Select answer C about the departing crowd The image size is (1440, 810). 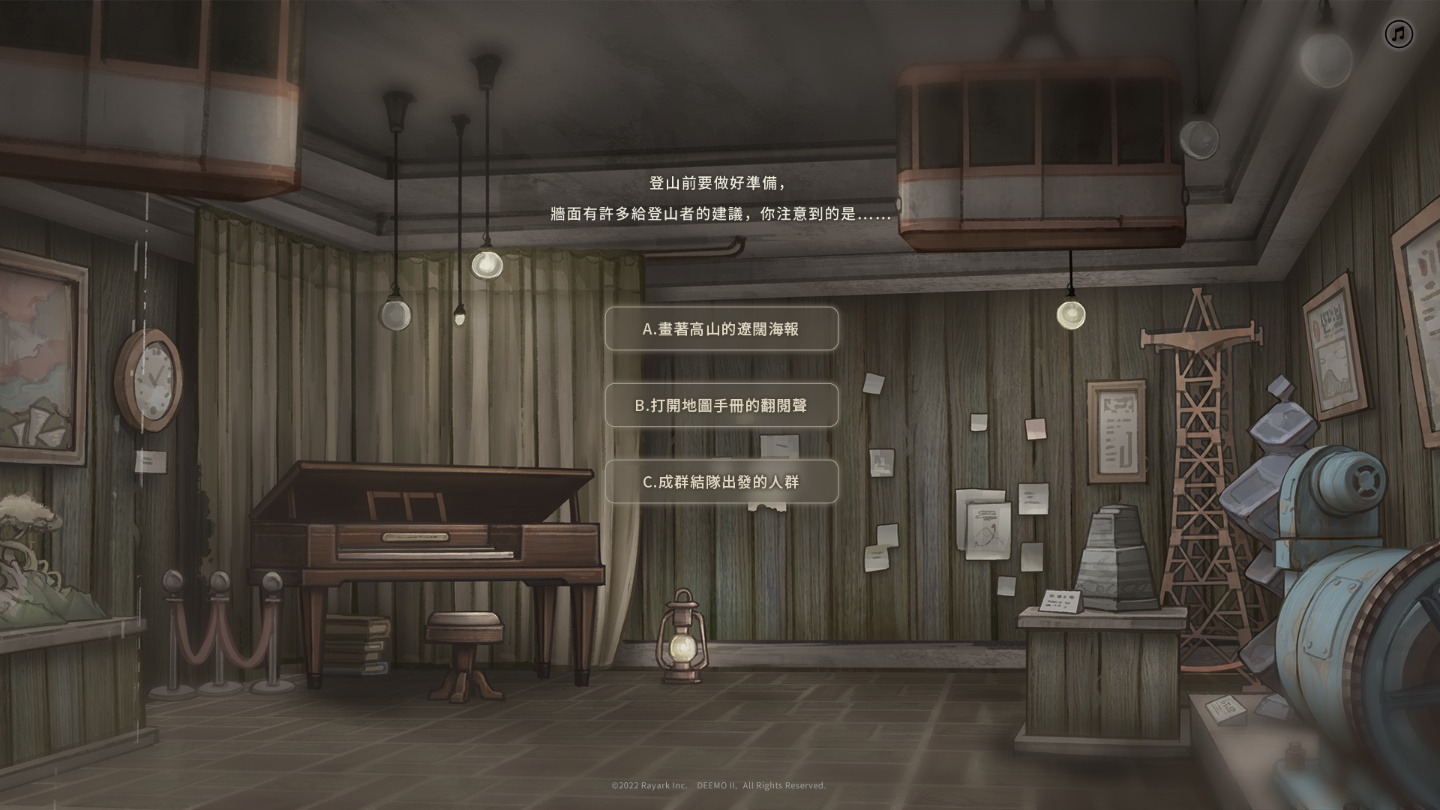(x=721, y=481)
